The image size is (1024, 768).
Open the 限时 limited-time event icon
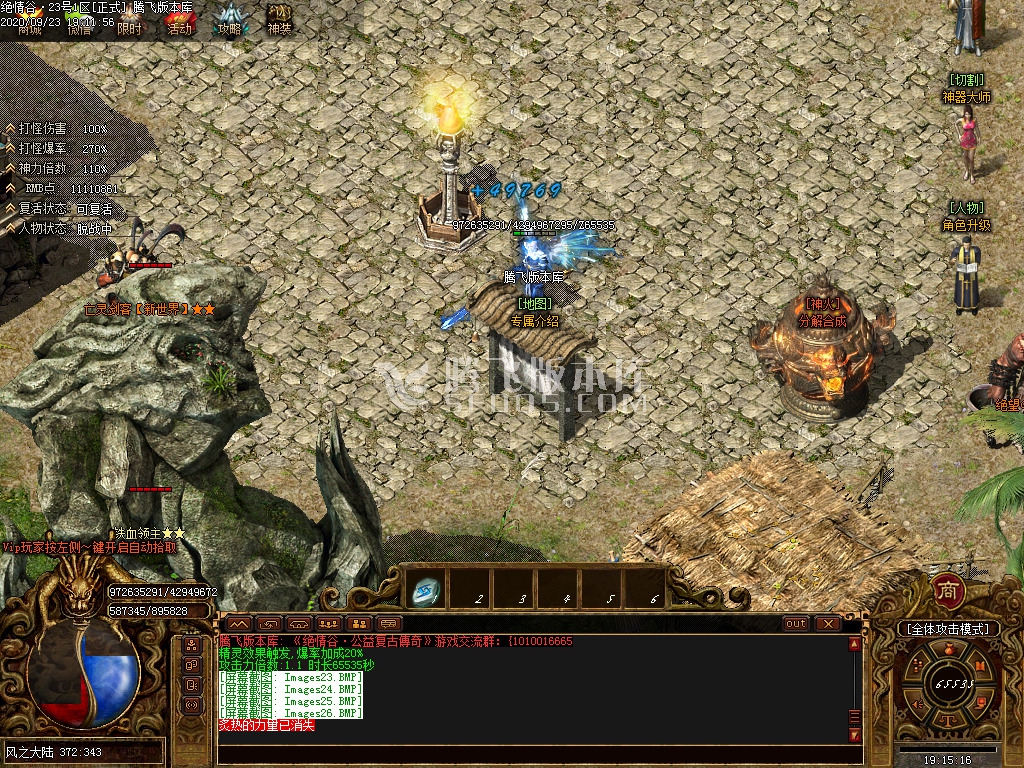[x=129, y=22]
